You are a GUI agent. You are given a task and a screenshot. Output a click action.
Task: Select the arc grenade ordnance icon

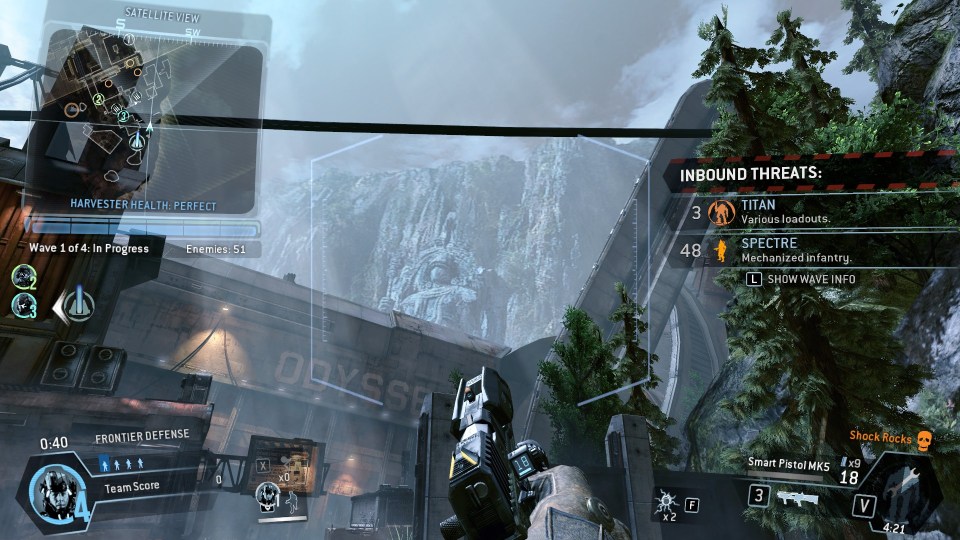tap(663, 501)
